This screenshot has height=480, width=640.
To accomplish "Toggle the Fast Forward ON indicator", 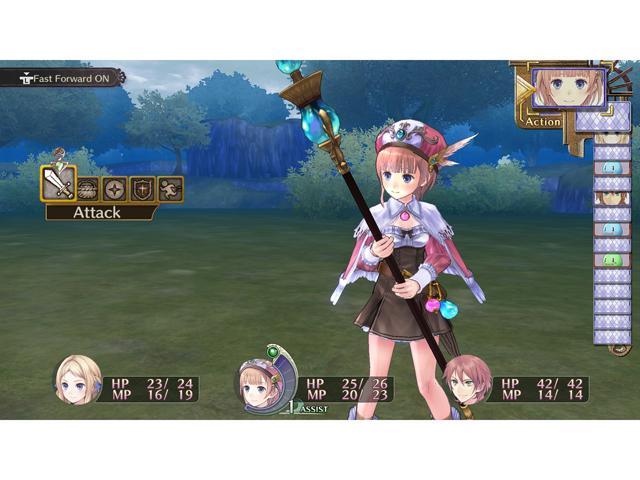I will [62, 76].
